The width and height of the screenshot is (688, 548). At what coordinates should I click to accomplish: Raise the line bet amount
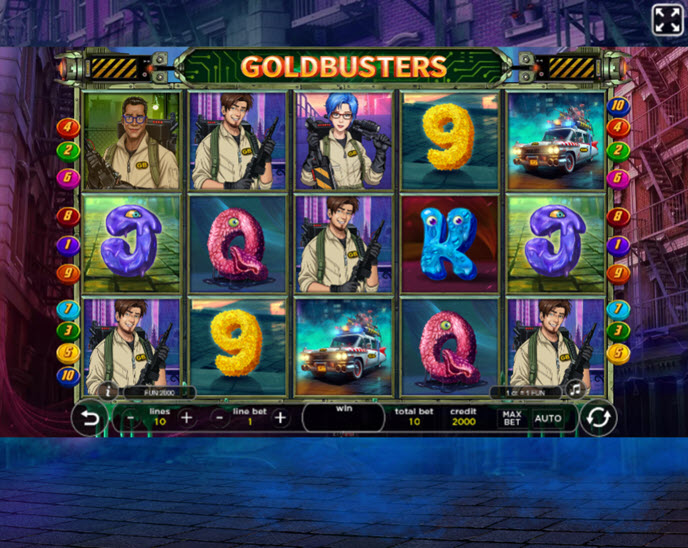coord(280,418)
